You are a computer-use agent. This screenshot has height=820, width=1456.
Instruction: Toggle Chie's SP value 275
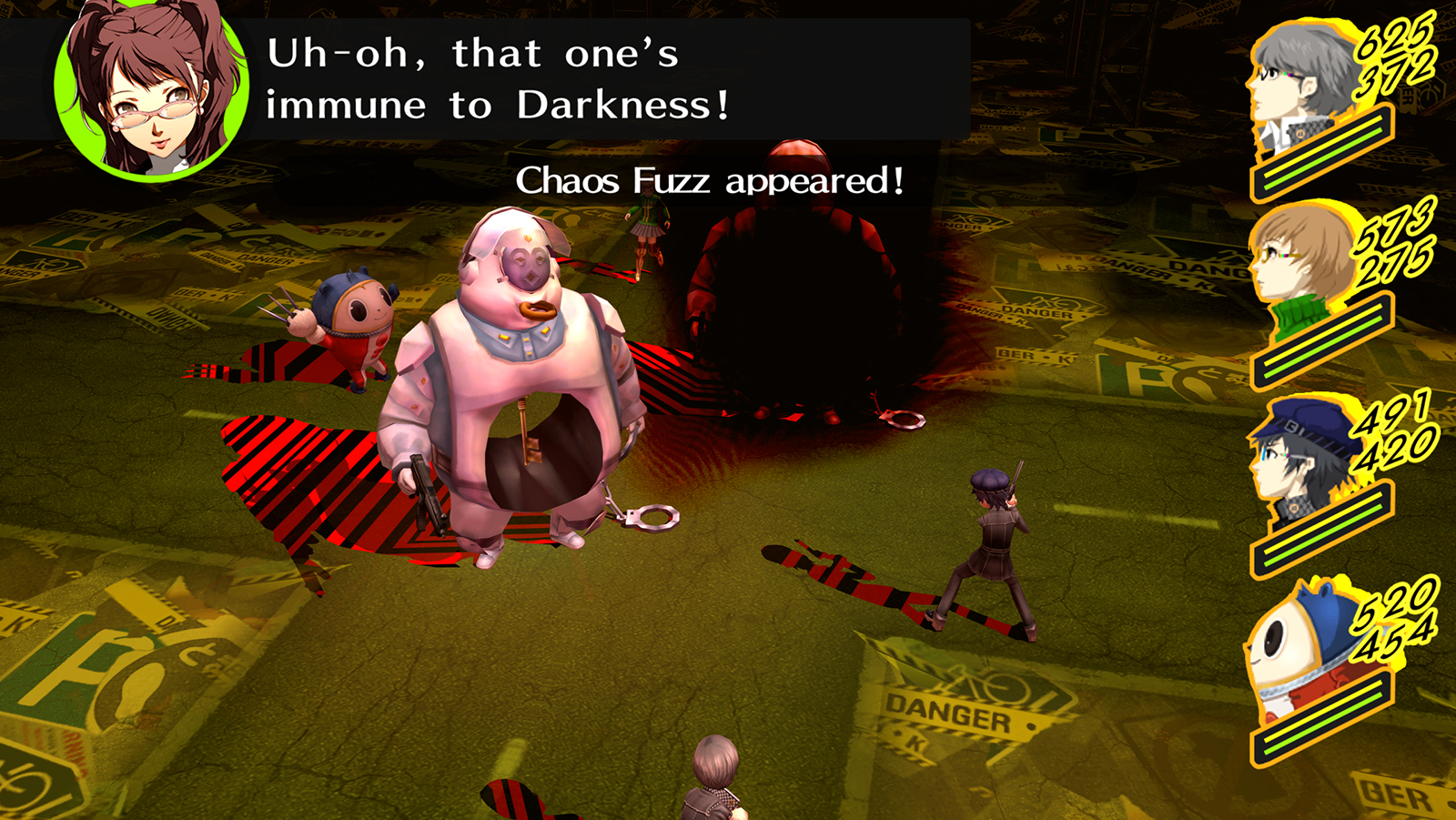(x=1392, y=264)
